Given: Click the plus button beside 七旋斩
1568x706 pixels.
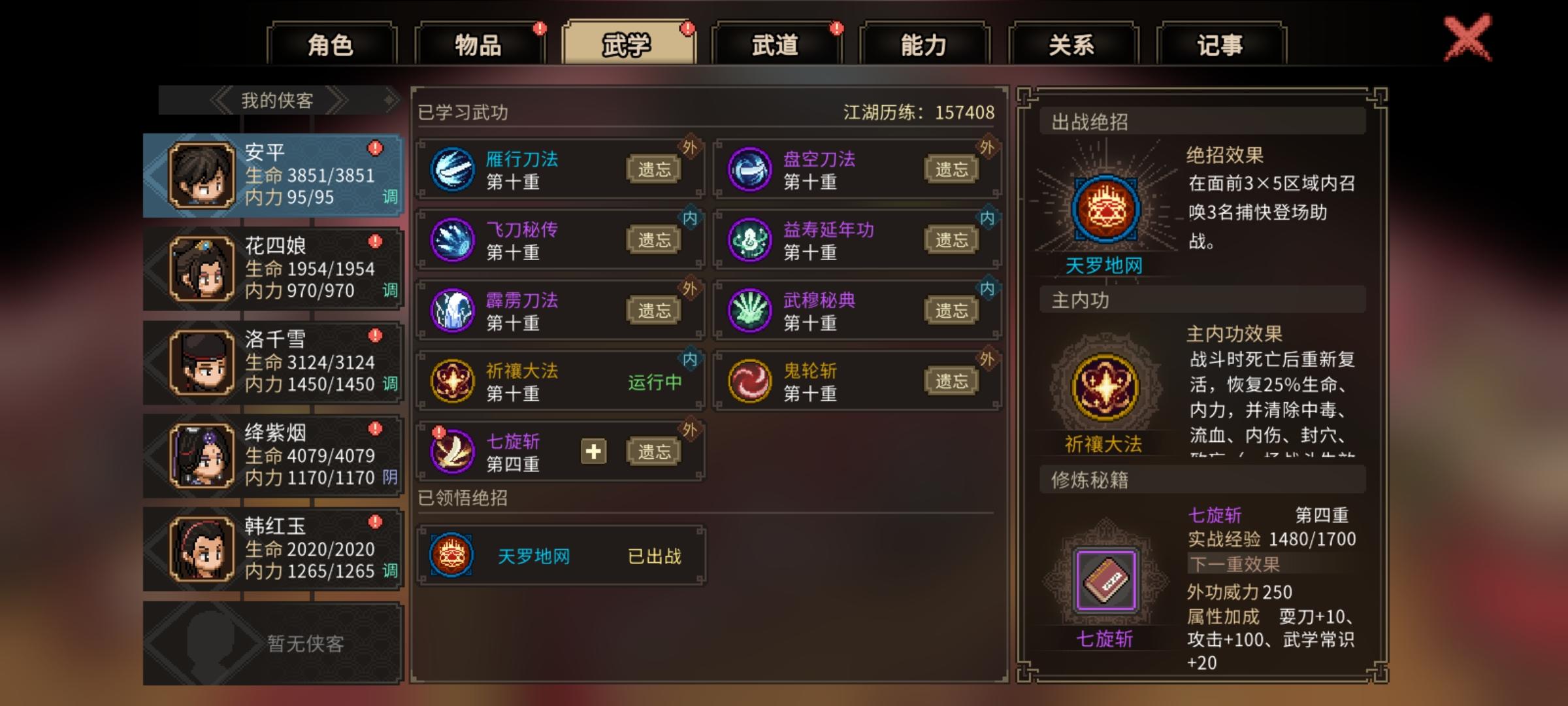Looking at the screenshot, I should (595, 452).
